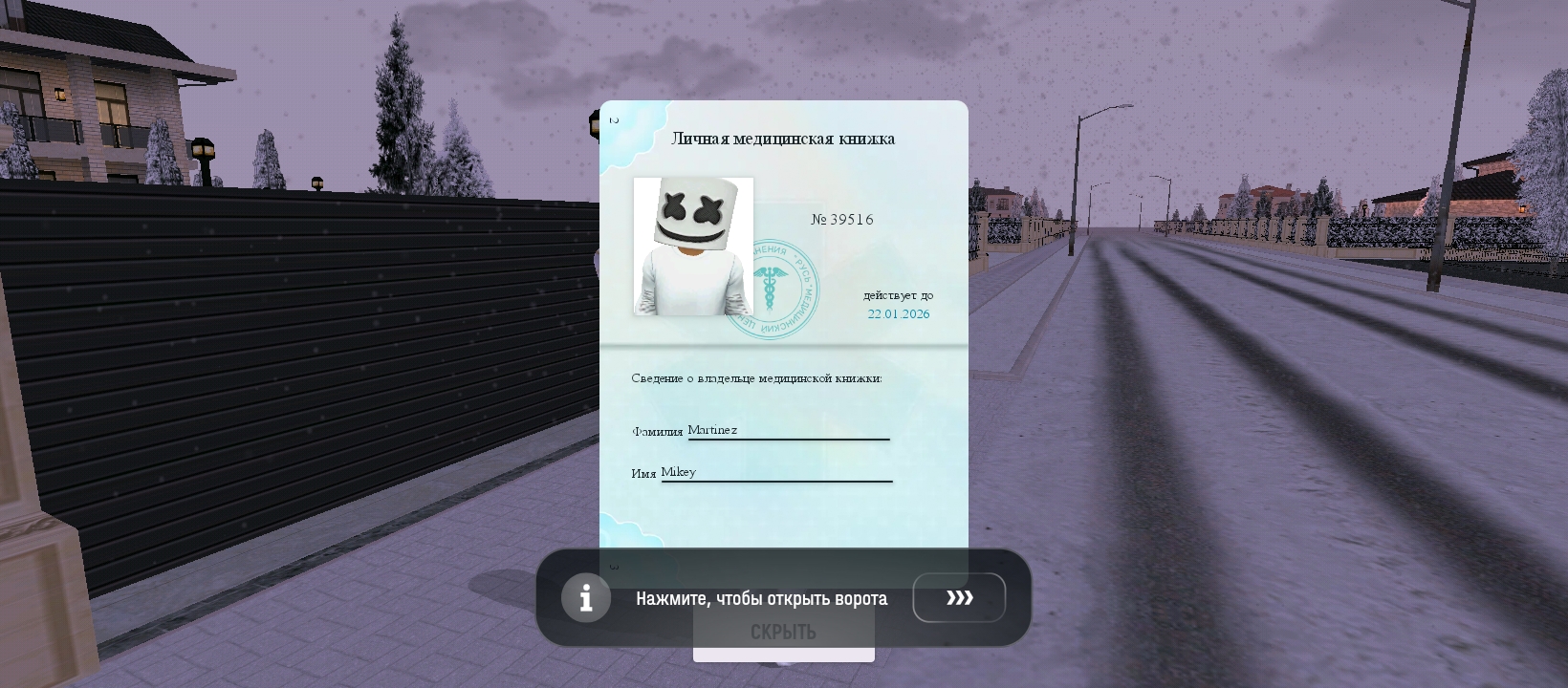Tap the white panel edge below СКРЫТЬ
1568x688 pixels.
(784, 656)
